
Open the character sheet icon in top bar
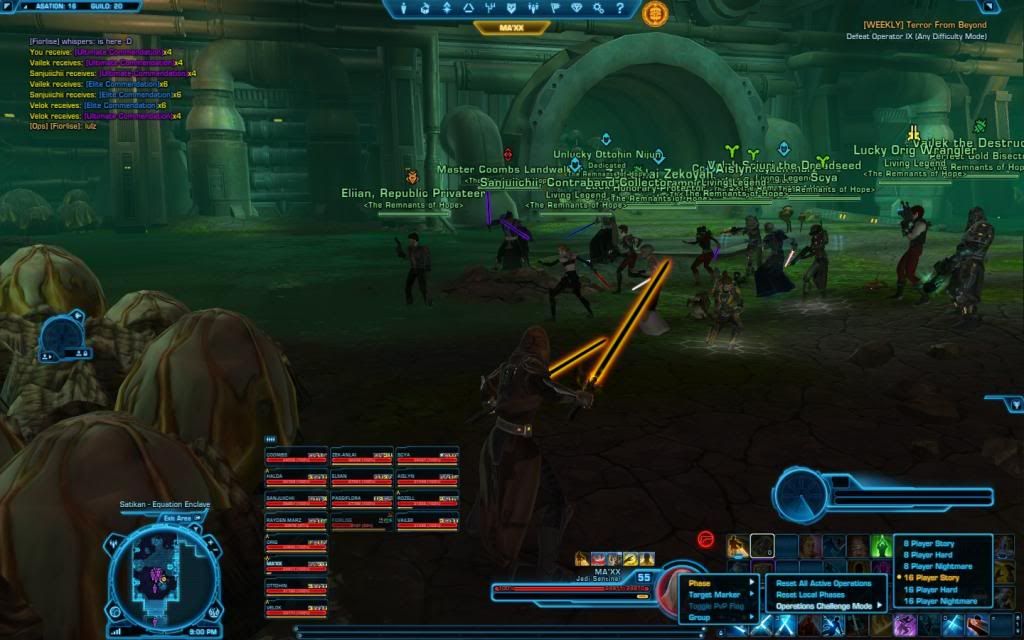click(405, 8)
